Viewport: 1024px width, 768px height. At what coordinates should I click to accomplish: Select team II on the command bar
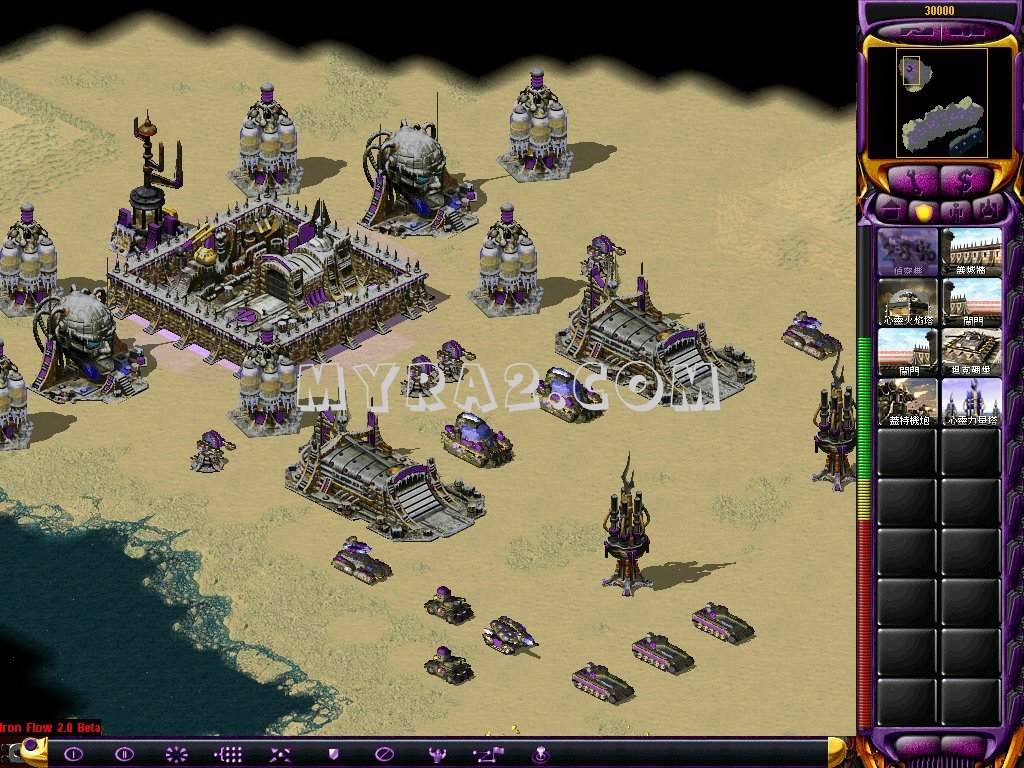click(x=124, y=754)
